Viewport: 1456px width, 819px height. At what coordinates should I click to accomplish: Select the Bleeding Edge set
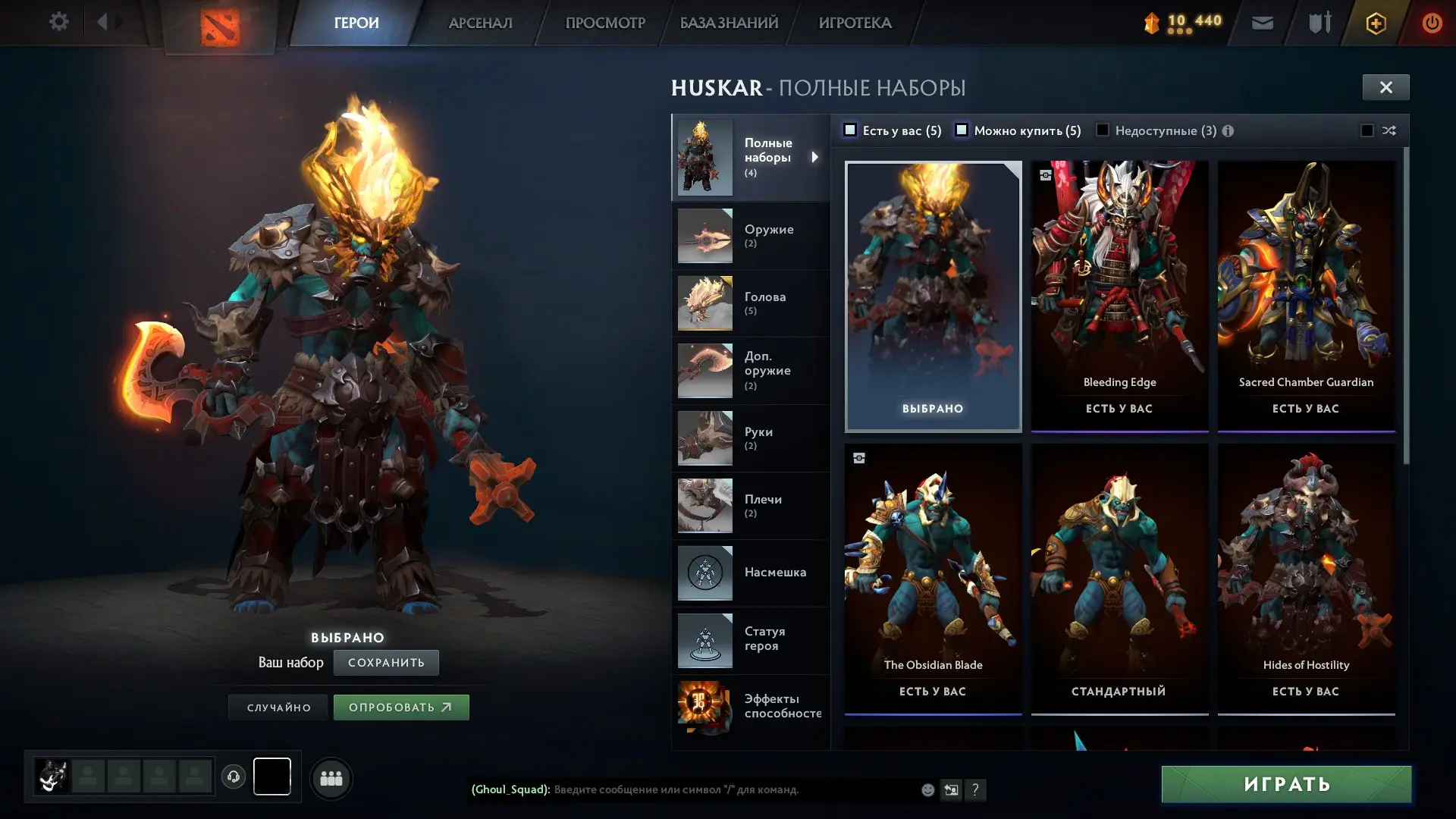tap(1119, 296)
